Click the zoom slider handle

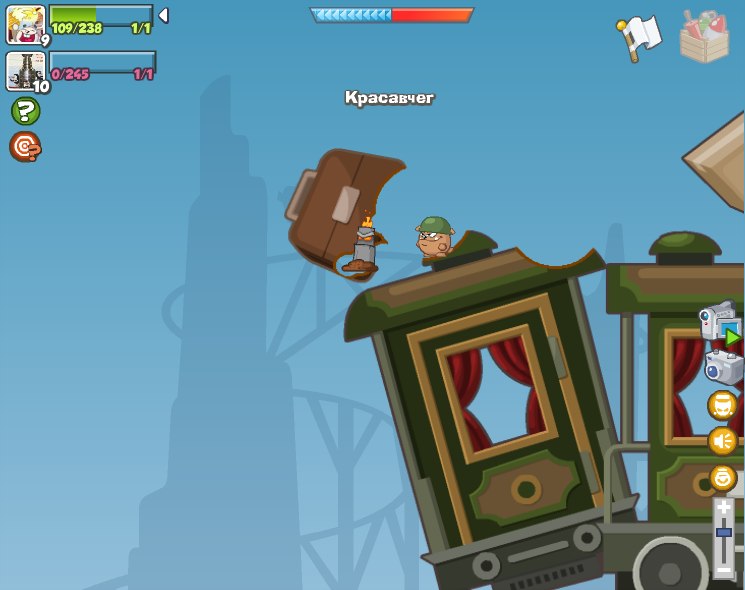click(x=723, y=533)
